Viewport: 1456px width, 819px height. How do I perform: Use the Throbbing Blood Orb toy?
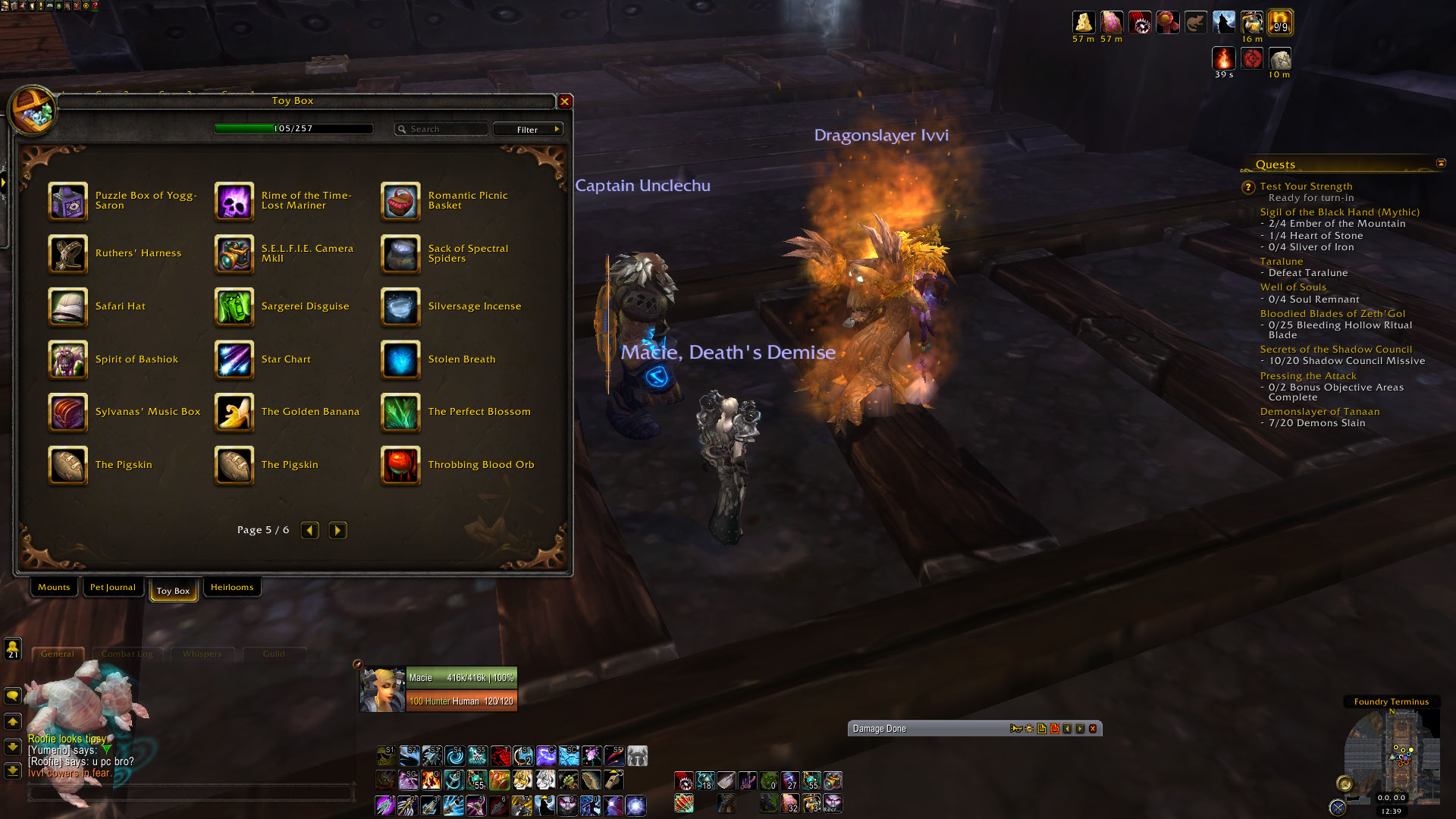tap(400, 466)
